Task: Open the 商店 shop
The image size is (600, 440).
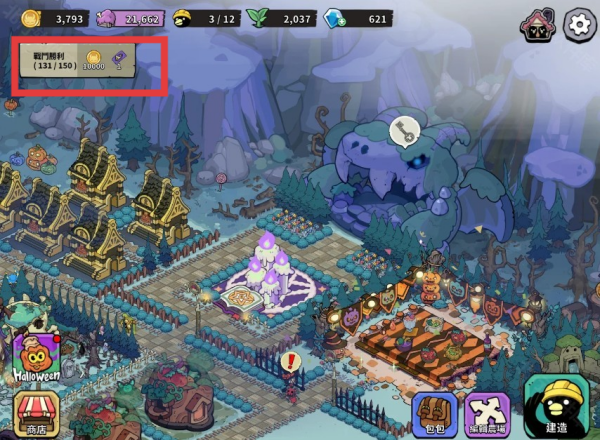Action: point(36,415)
